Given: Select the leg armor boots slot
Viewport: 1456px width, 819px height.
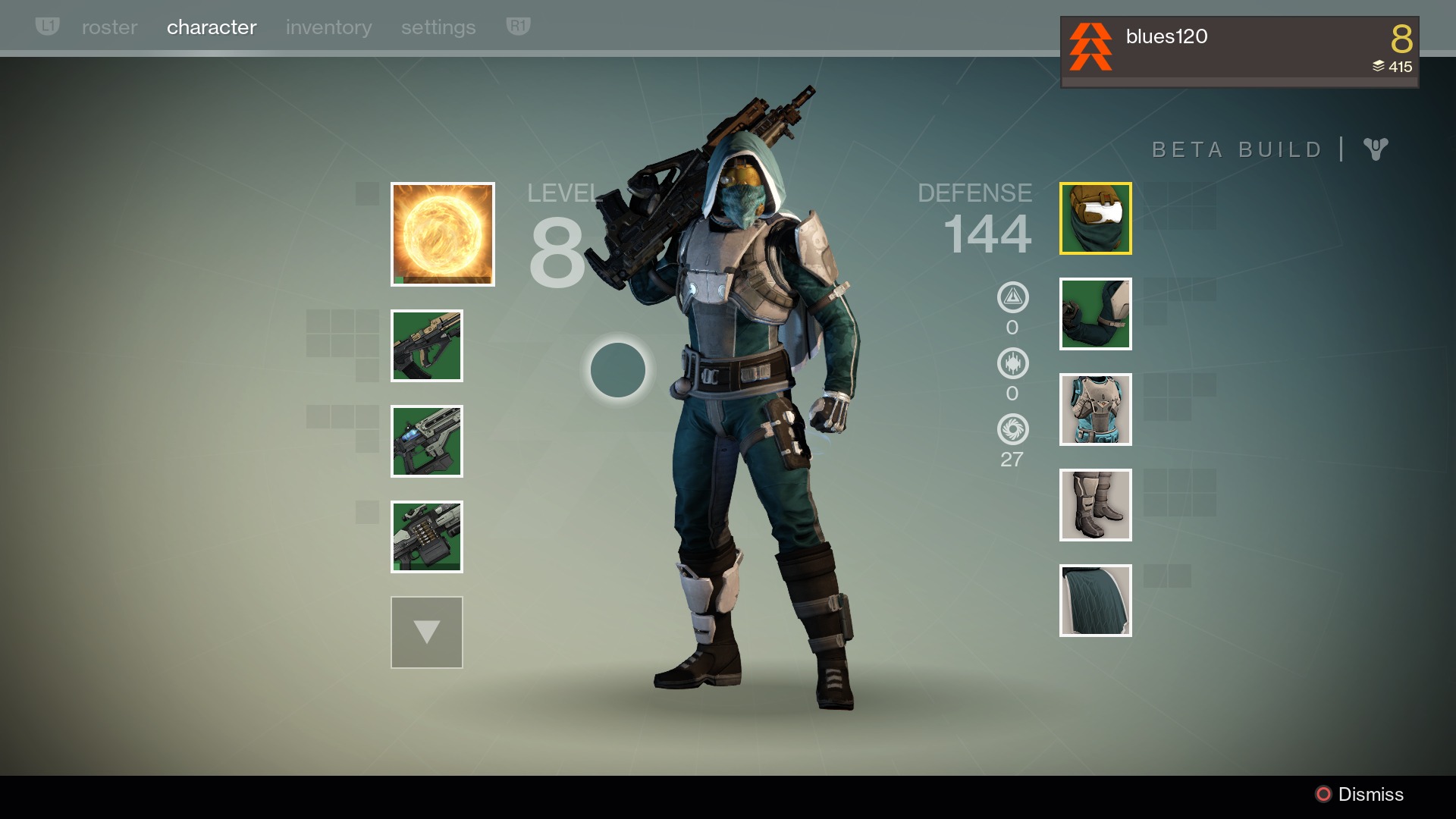Looking at the screenshot, I should 1096,505.
